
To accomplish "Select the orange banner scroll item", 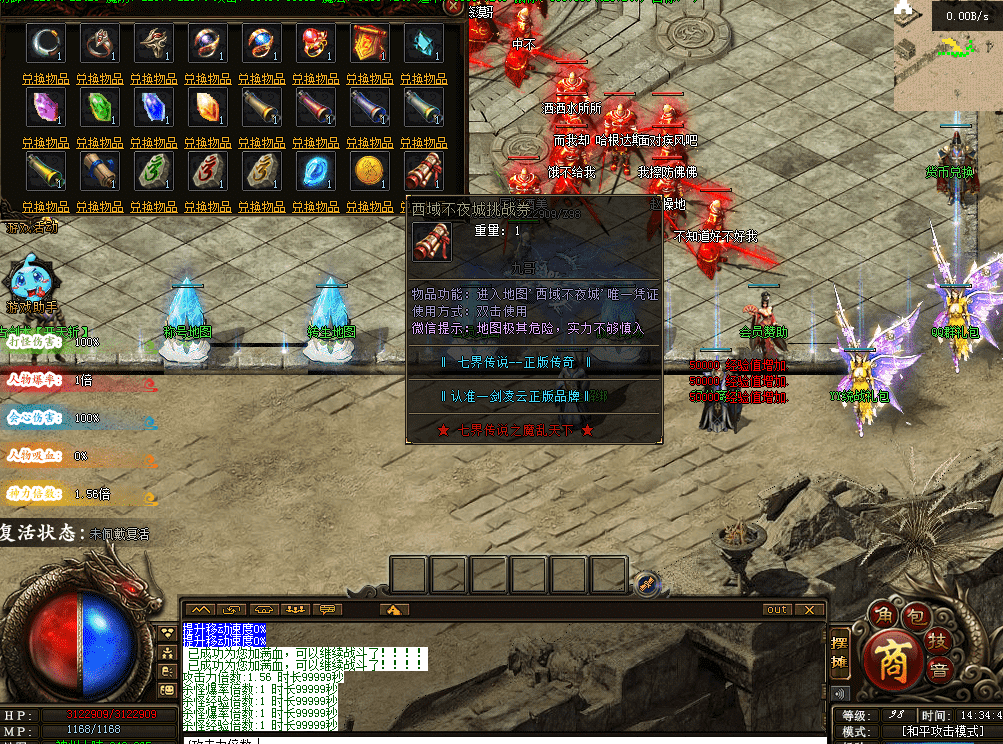I will coord(370,44).
